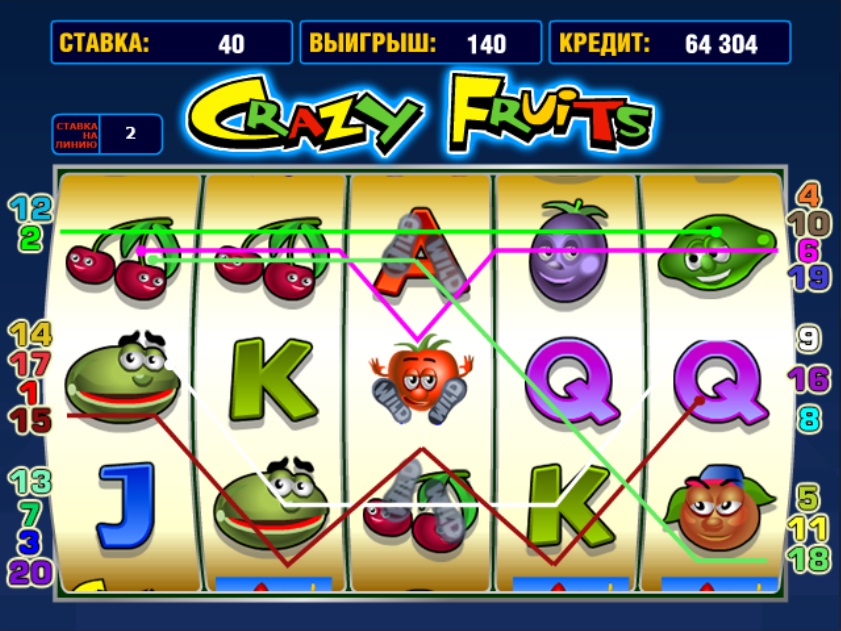
Task: Choose payline marker number 5
Action: 808,496
